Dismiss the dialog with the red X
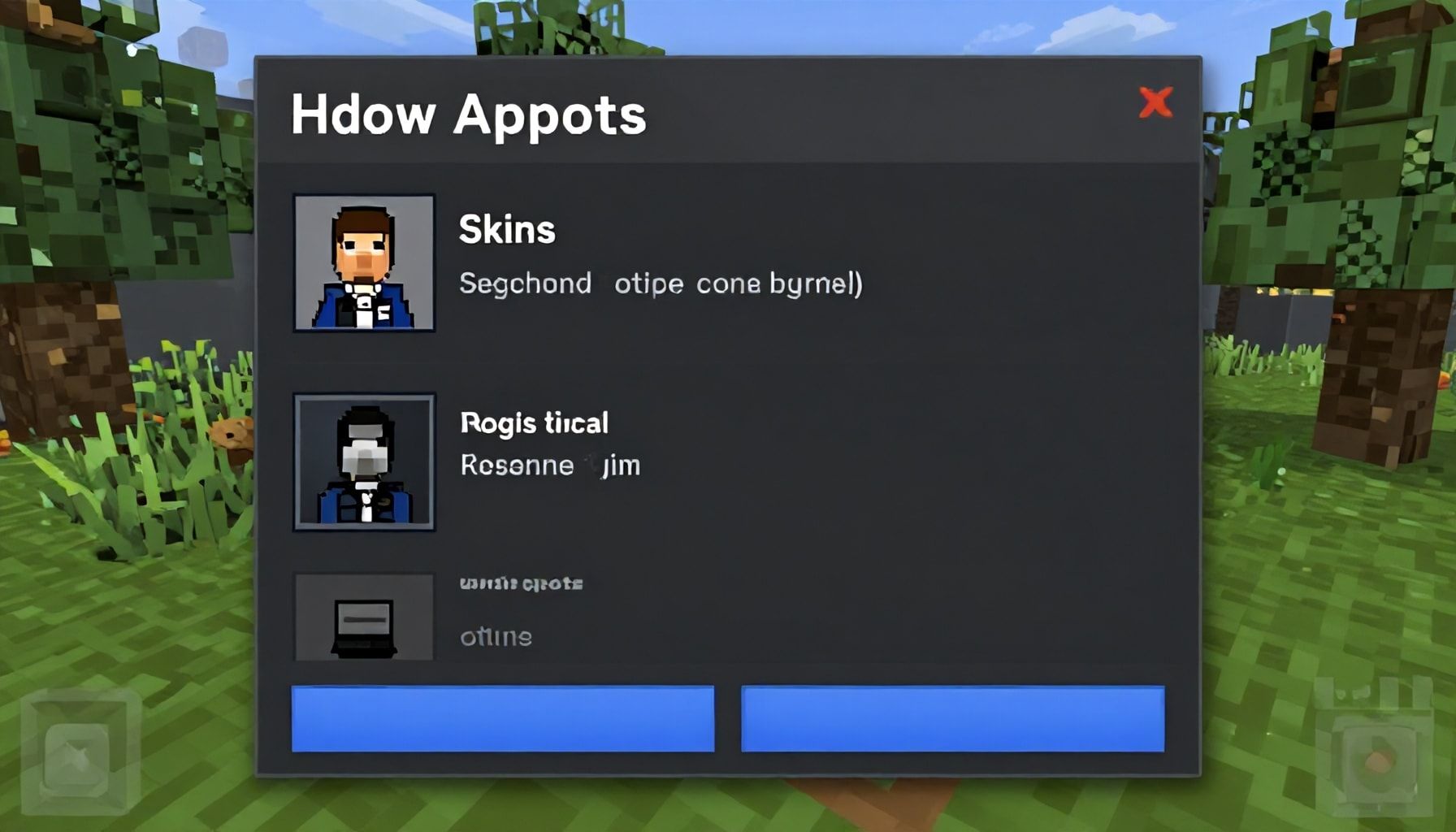The image size is (1456, 832). coord(1157,103)
